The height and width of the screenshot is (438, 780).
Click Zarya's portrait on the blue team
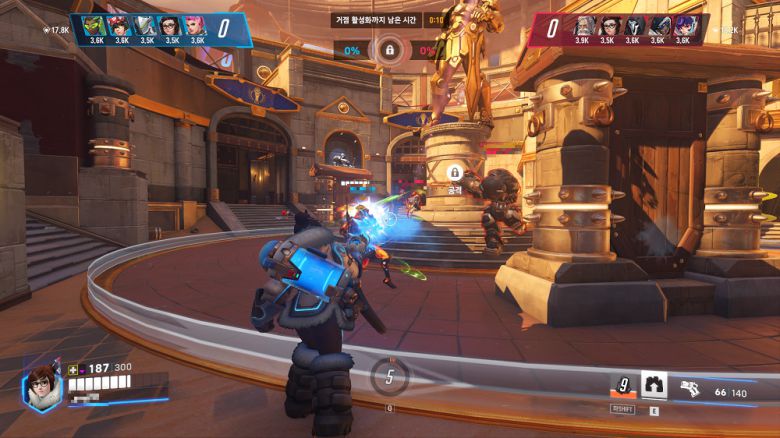click(197, 25)
